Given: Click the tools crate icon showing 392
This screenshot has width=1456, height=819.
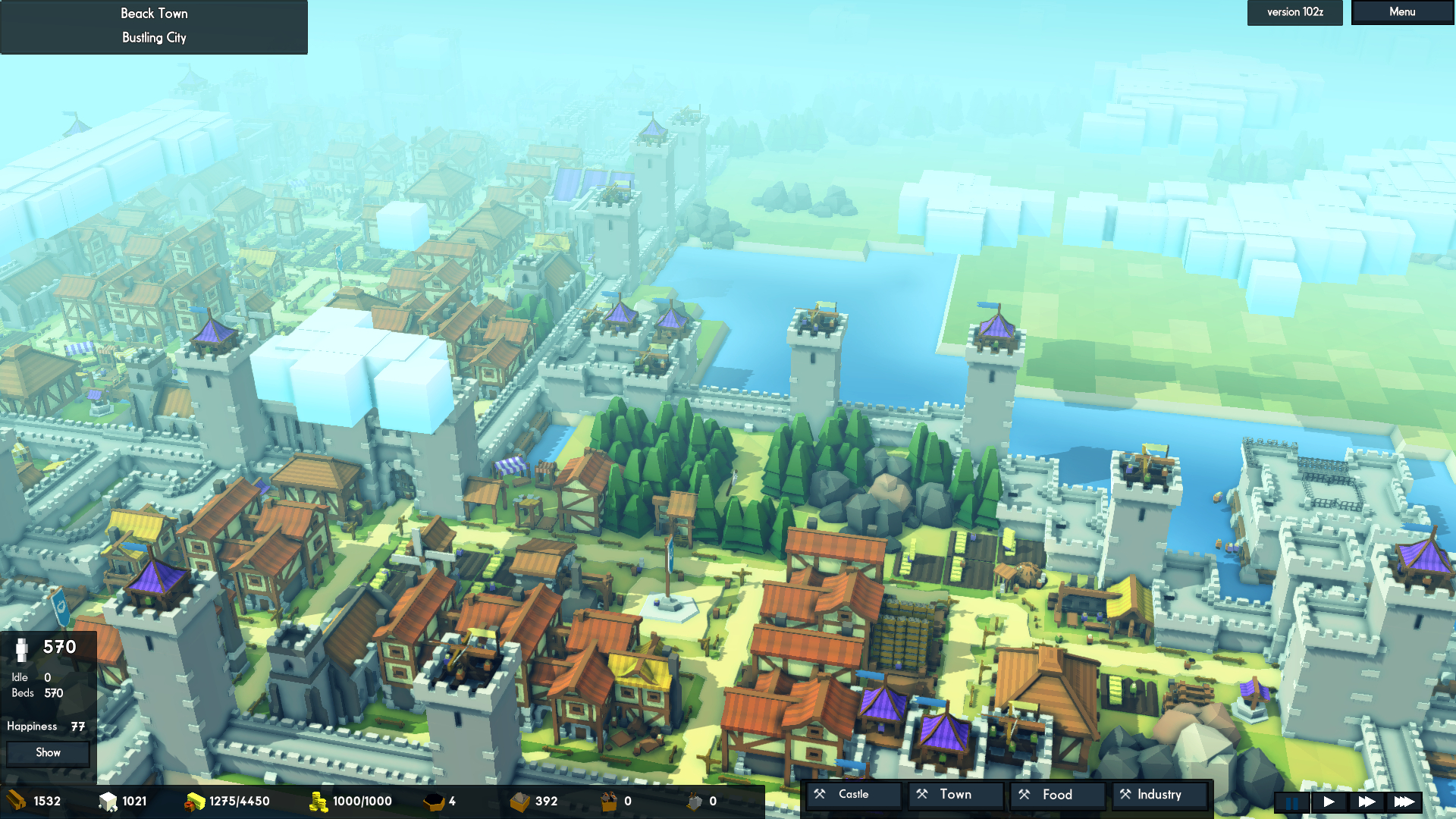Looking at the screenshot, I should click(522, 801).
